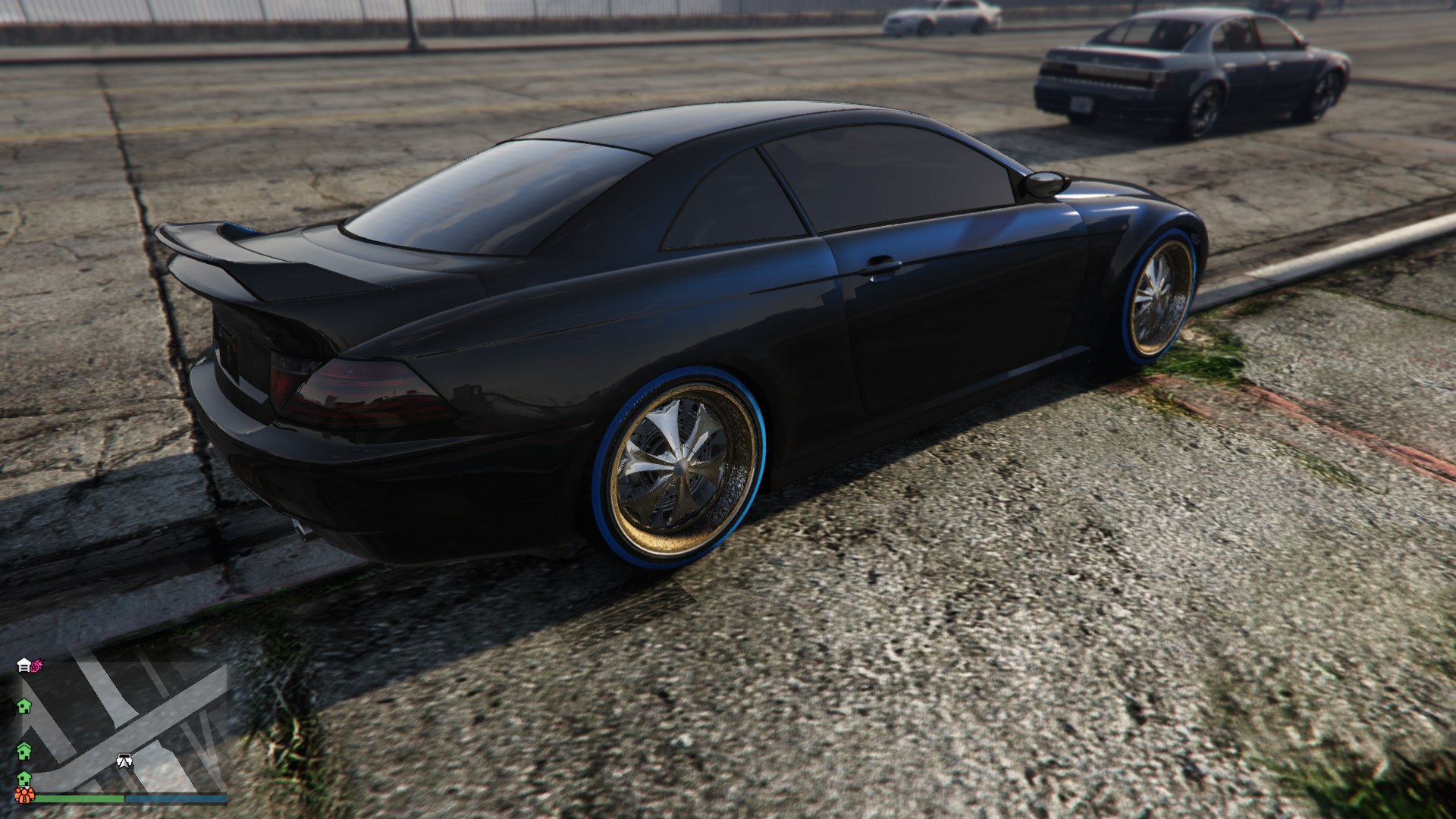This screenshot has height=819, width=1456.
Task: Select the pink flaming wheel blip
Action: coord(36,665)
